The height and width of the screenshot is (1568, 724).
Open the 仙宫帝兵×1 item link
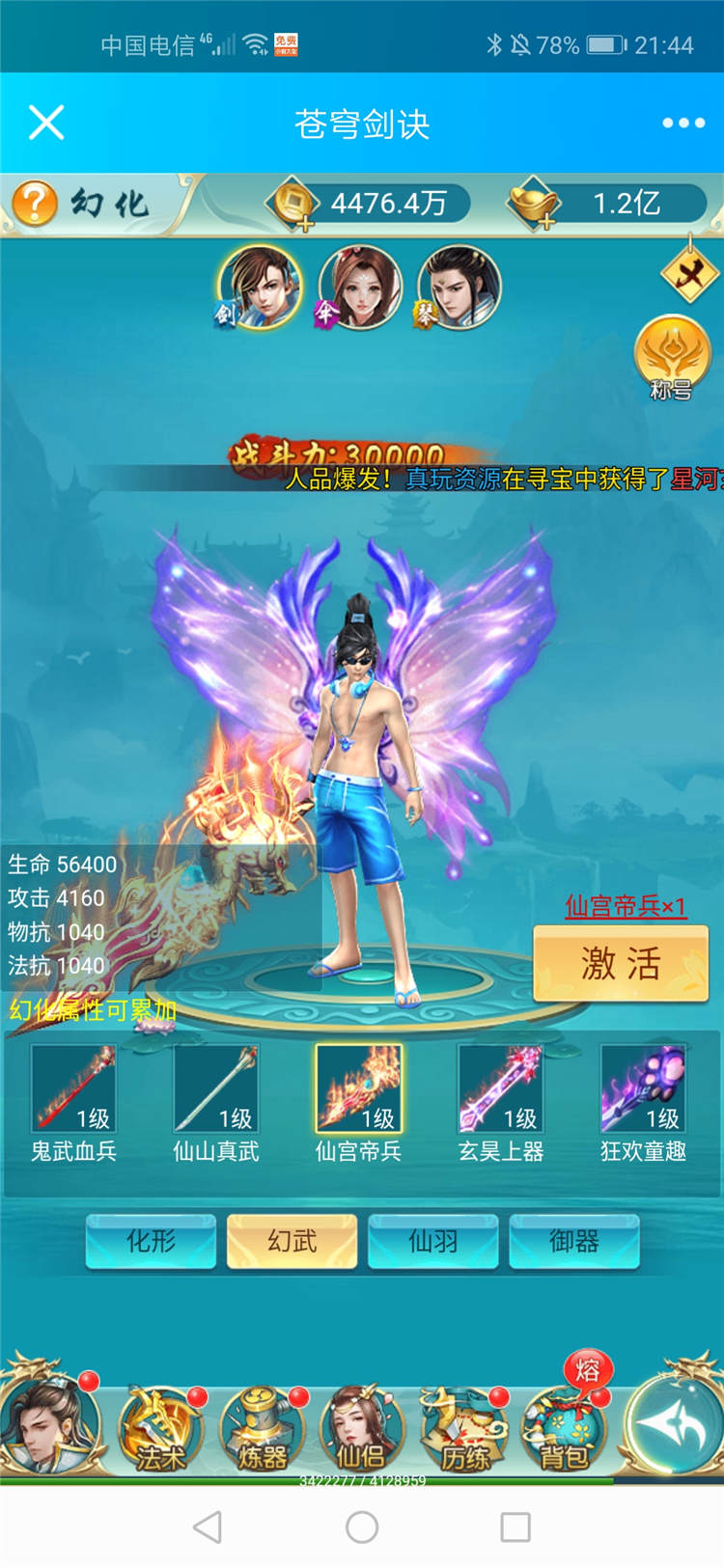[625, 906]
